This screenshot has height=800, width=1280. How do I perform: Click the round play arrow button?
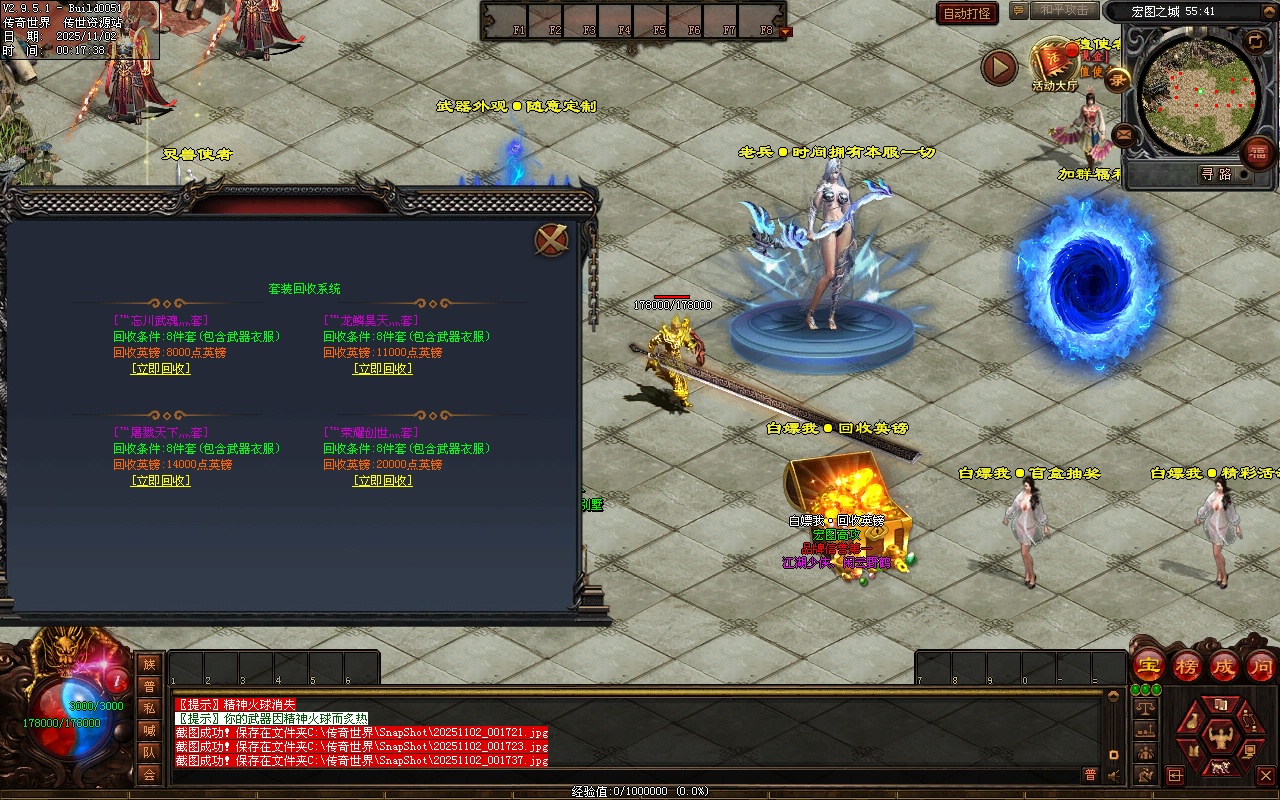point(999,68)
